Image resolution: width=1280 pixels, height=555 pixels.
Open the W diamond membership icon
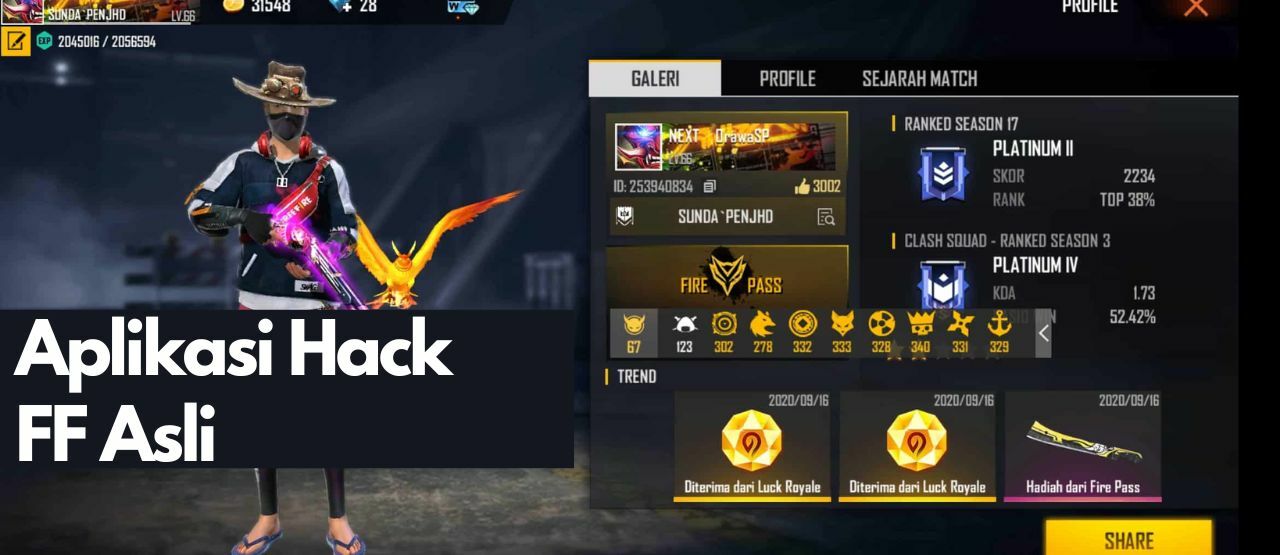[463, 8]
